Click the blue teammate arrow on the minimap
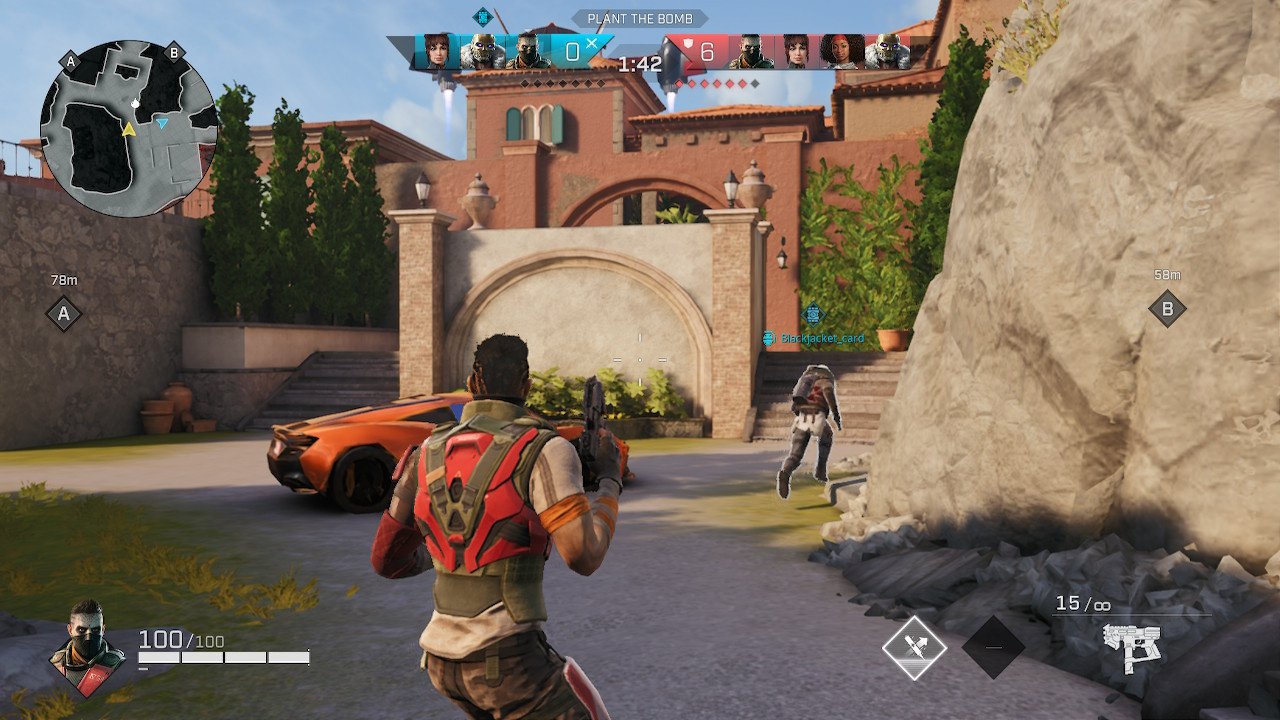The height and width of the screenshot is (720, 1280). click(162, 122)
